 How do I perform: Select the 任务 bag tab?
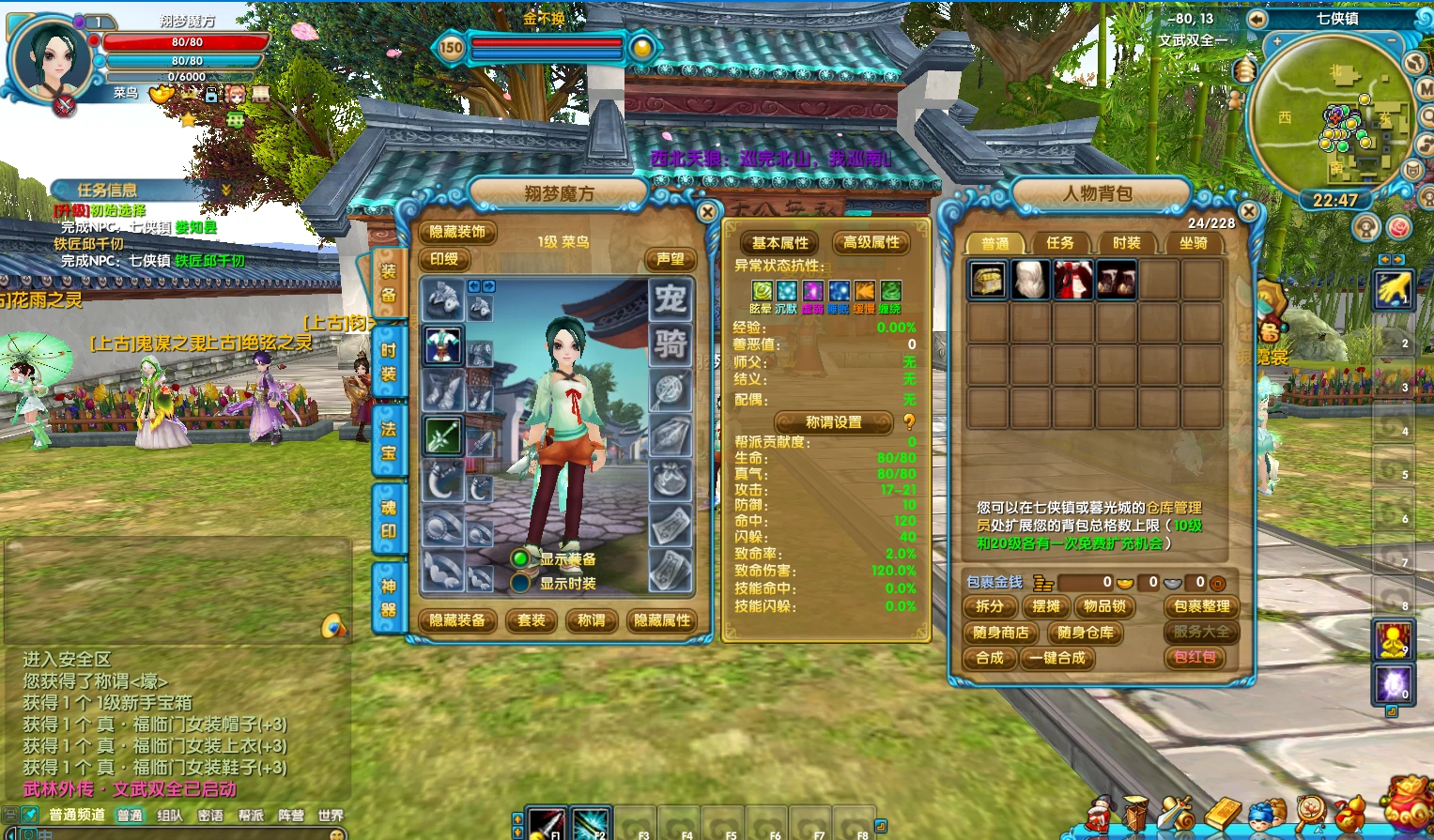1060,243
